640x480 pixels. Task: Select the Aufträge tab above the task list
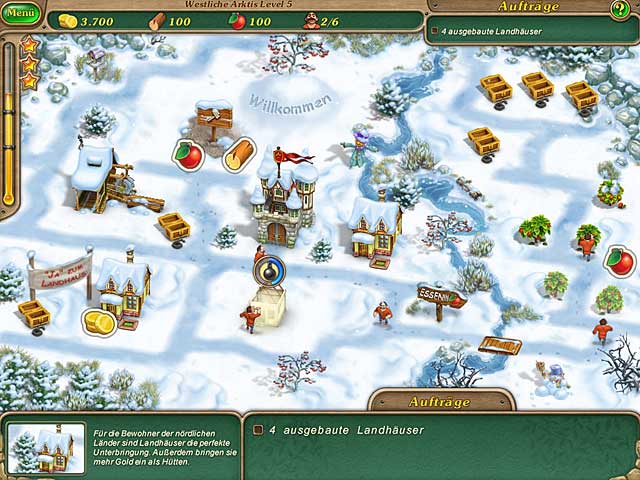point(439,401)
